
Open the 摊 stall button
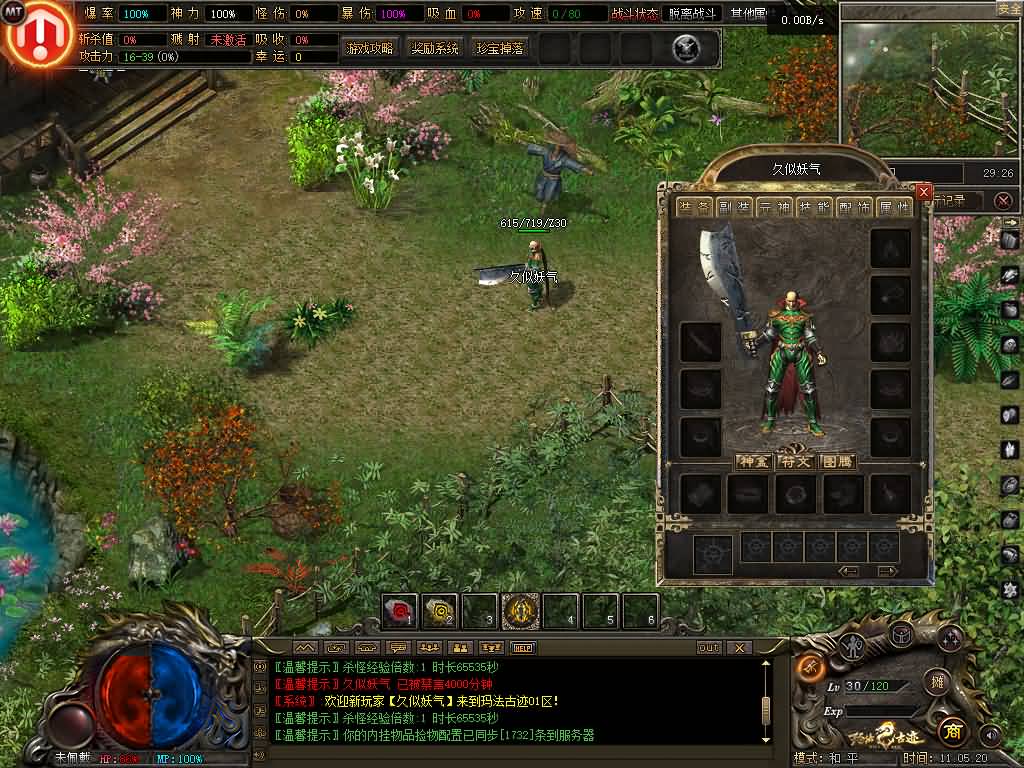(x=937, y=681)
